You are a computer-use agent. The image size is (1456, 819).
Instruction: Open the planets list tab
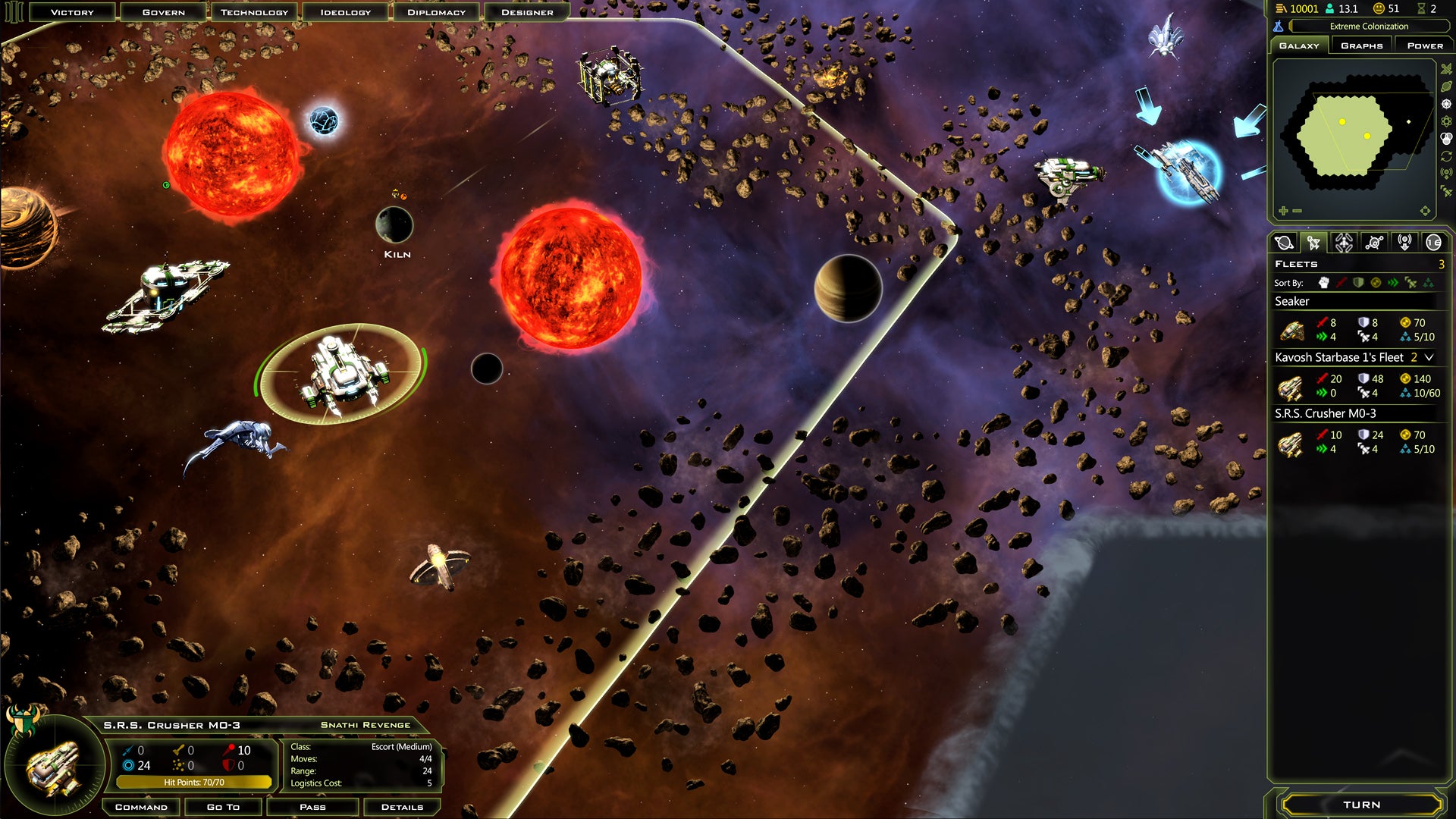pos(1284,243)
